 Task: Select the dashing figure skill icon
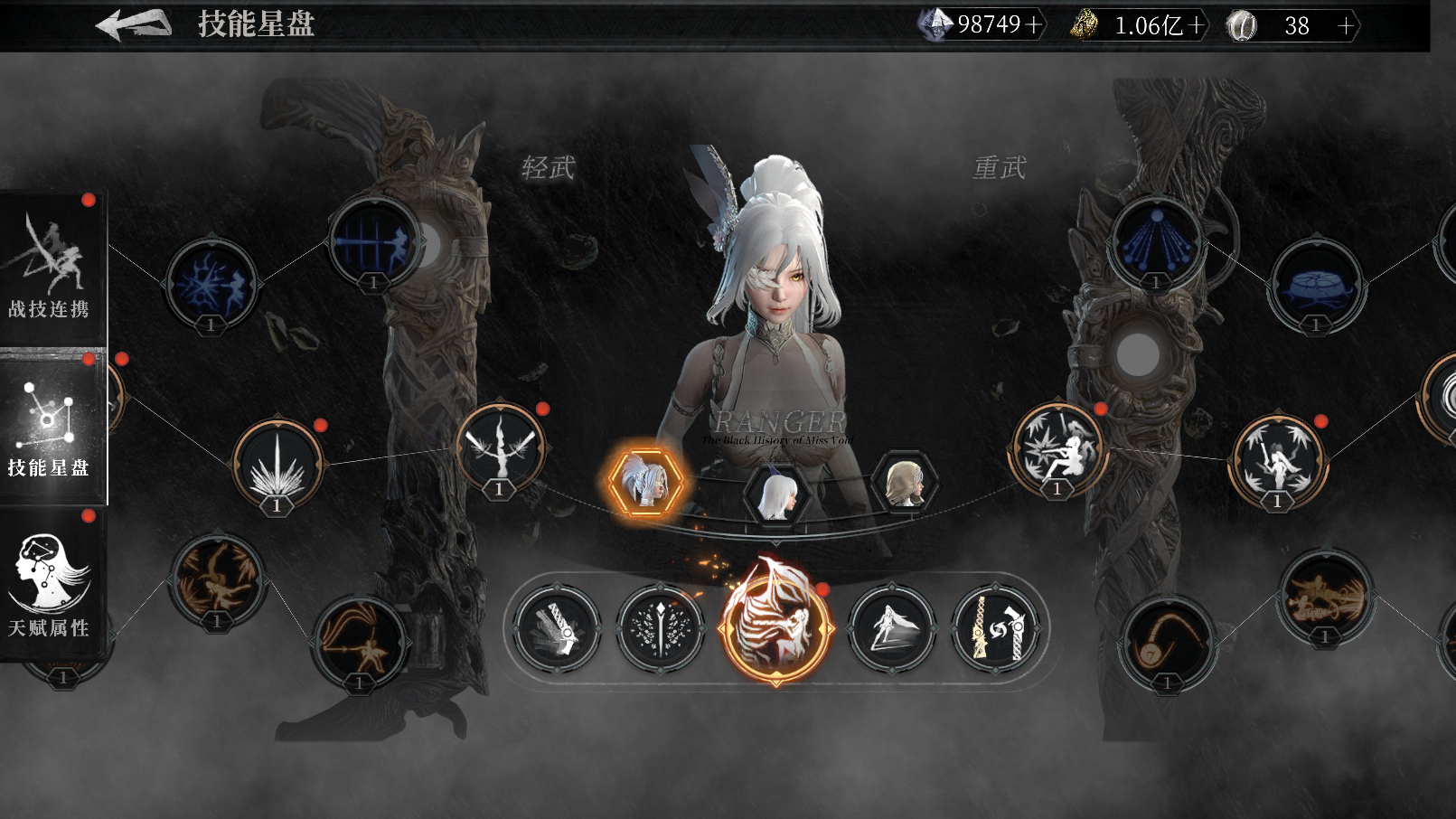click(892, 627)
